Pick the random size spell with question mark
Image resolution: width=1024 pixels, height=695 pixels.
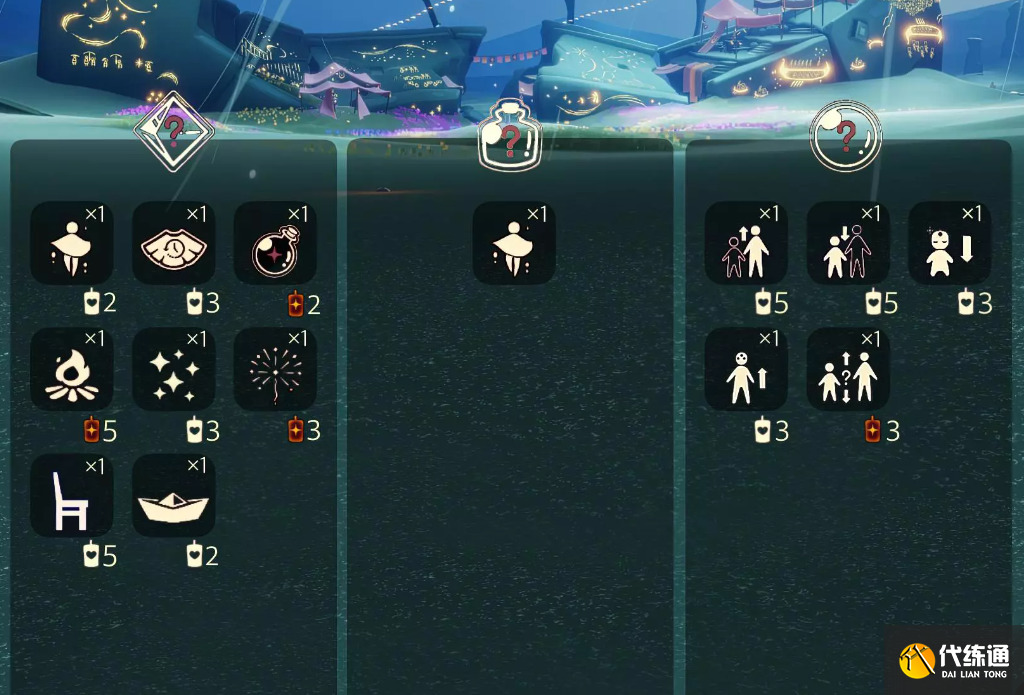tap(847, 369)
